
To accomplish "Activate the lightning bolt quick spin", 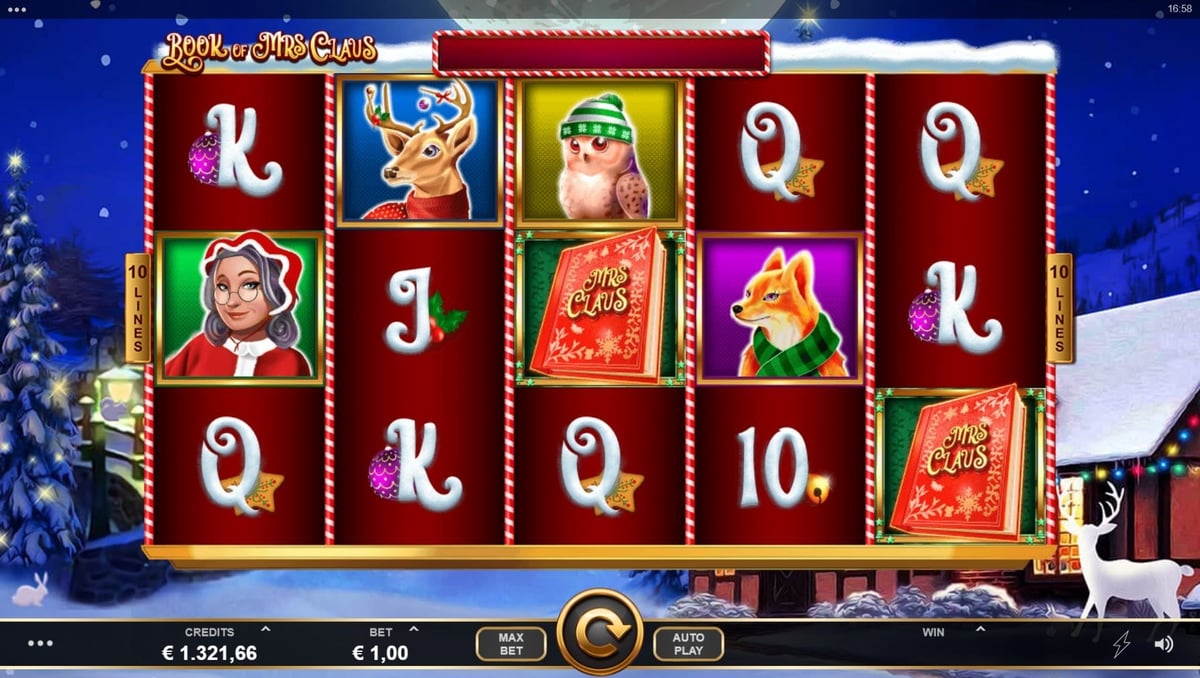I will 1121,644.
